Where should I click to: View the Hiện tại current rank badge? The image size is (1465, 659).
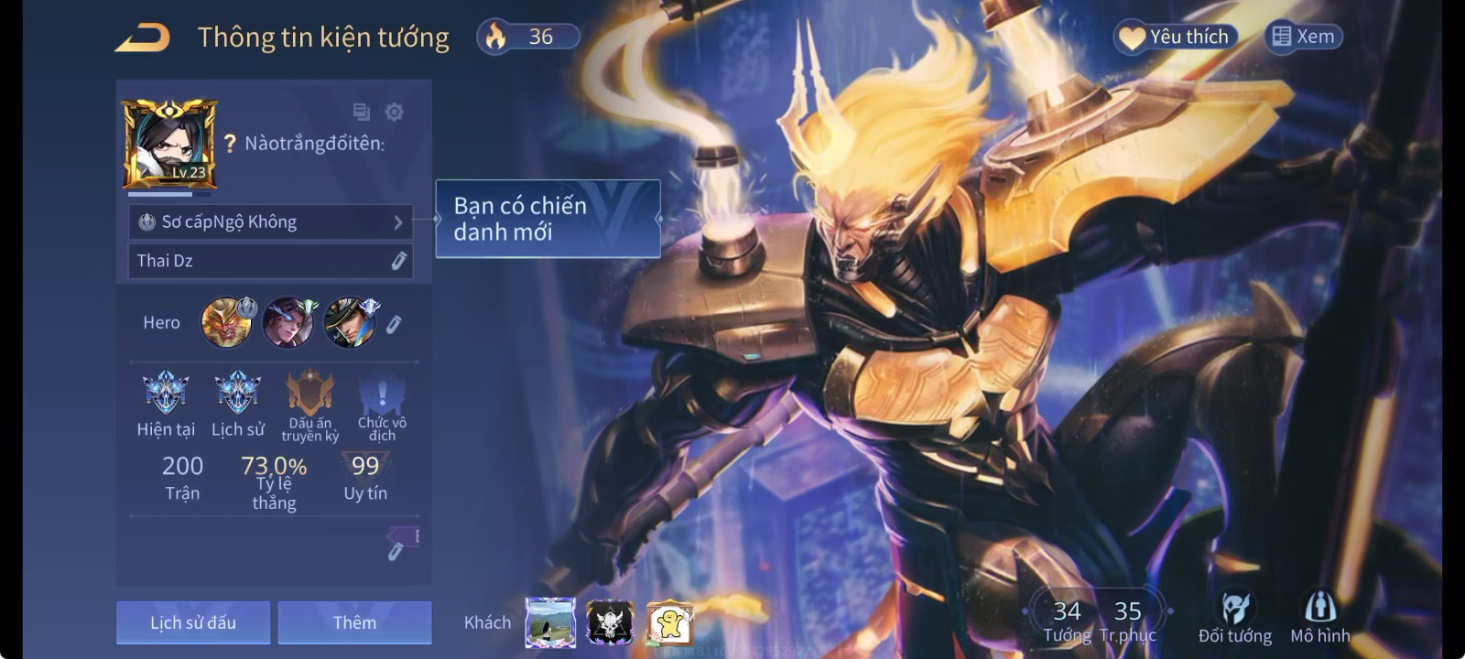click(166, 393)
